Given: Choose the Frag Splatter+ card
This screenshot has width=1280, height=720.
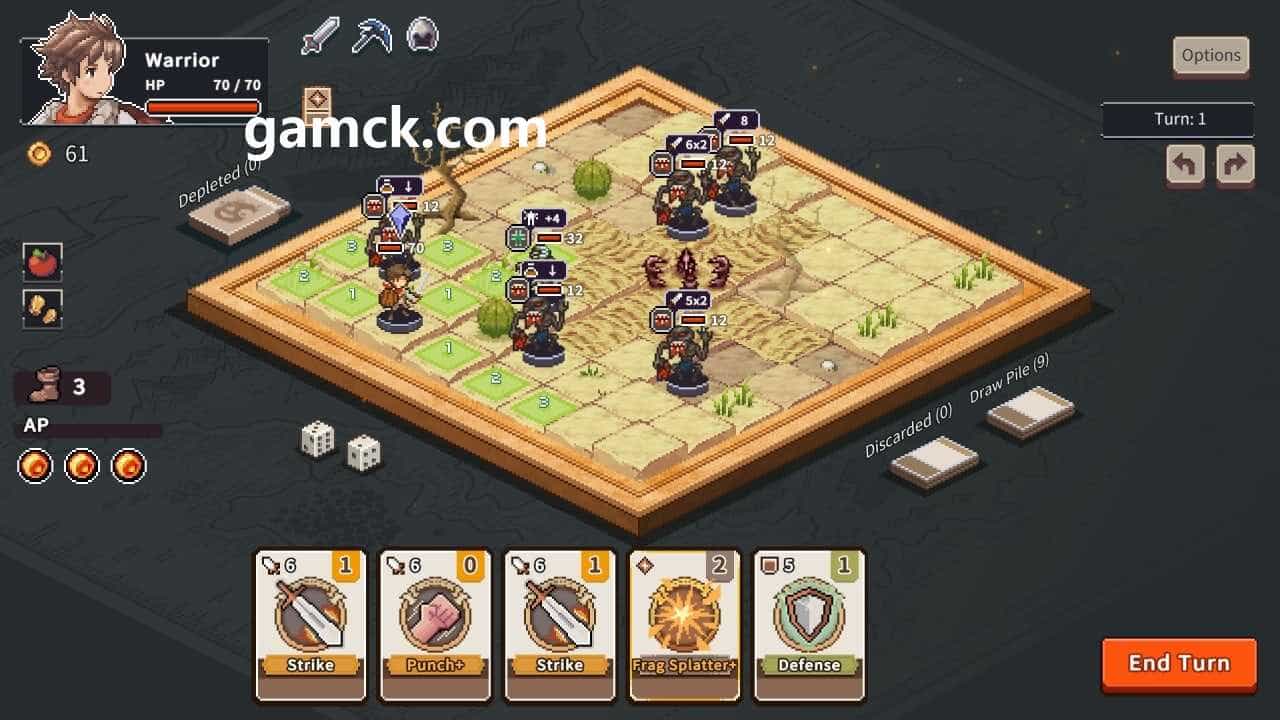Looking at the screenshot, I should pos(684,624).
